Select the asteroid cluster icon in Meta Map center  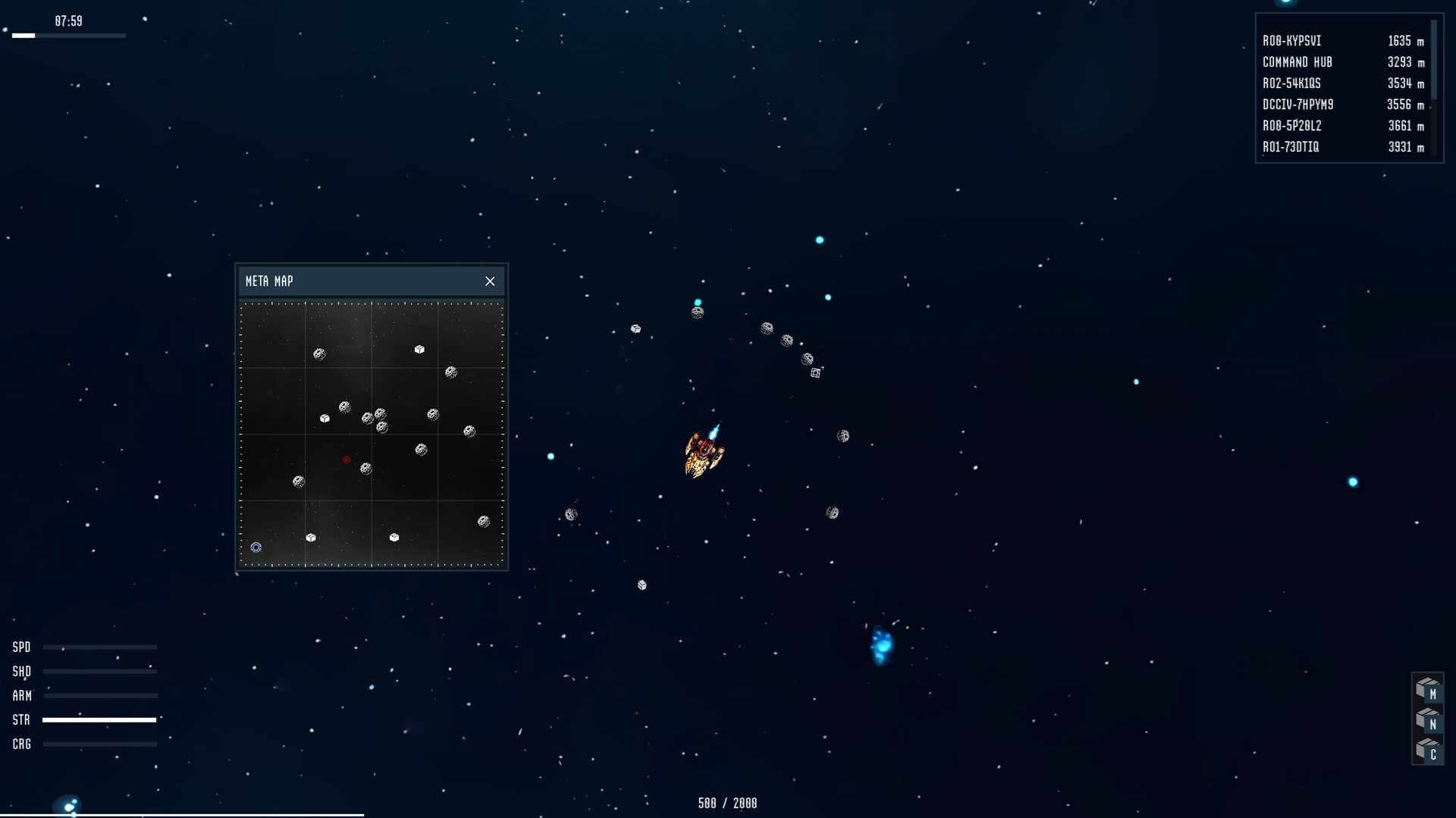[373, 418]
